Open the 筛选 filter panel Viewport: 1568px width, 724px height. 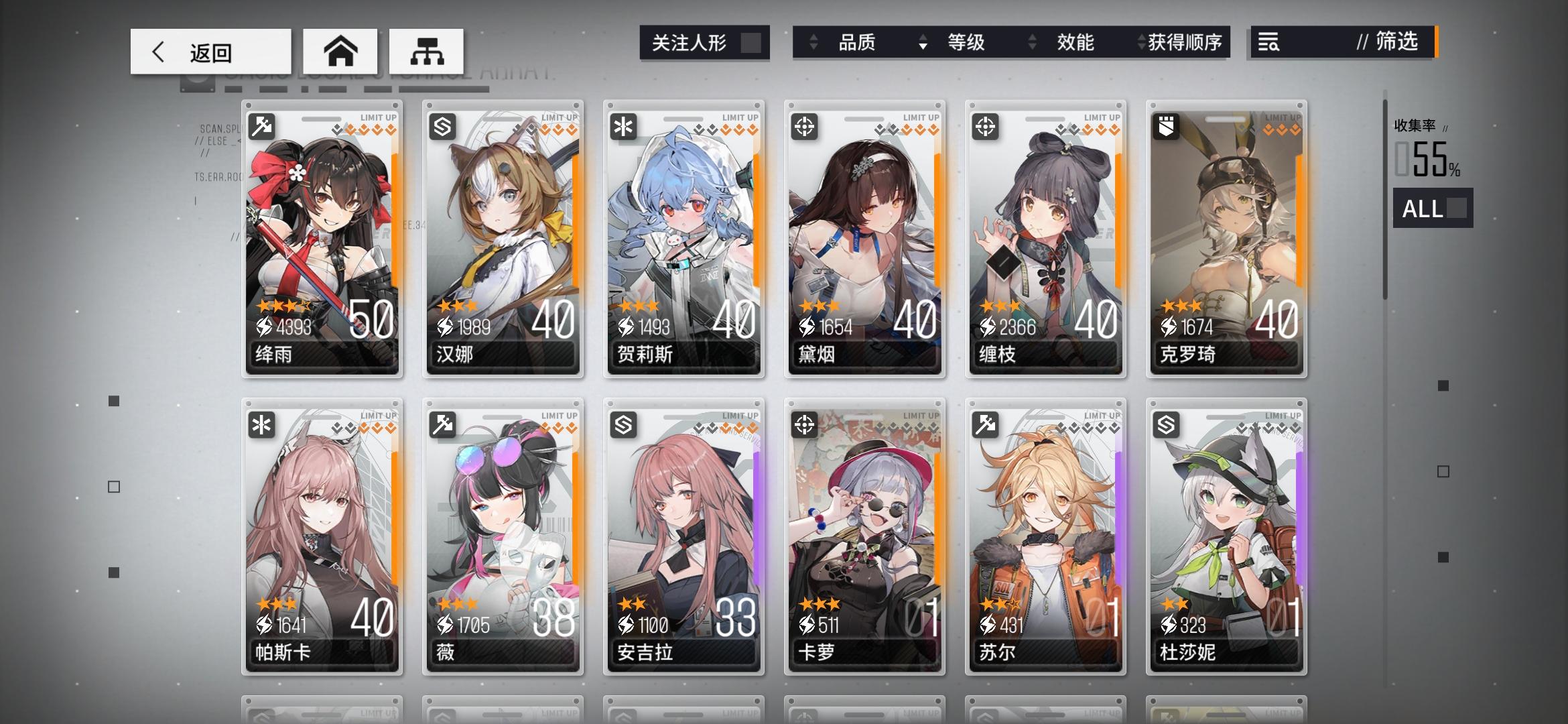coord(1398,42)
